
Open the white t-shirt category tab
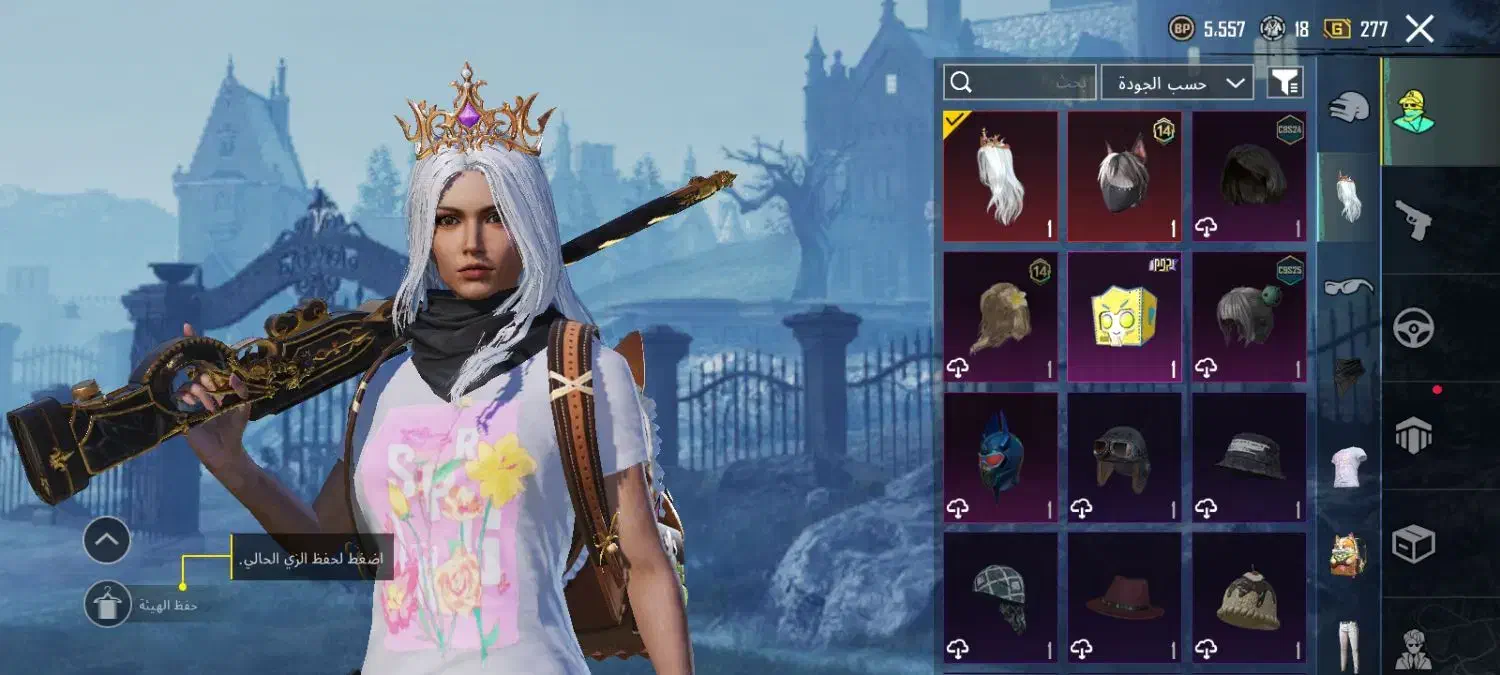[1349, 467]
